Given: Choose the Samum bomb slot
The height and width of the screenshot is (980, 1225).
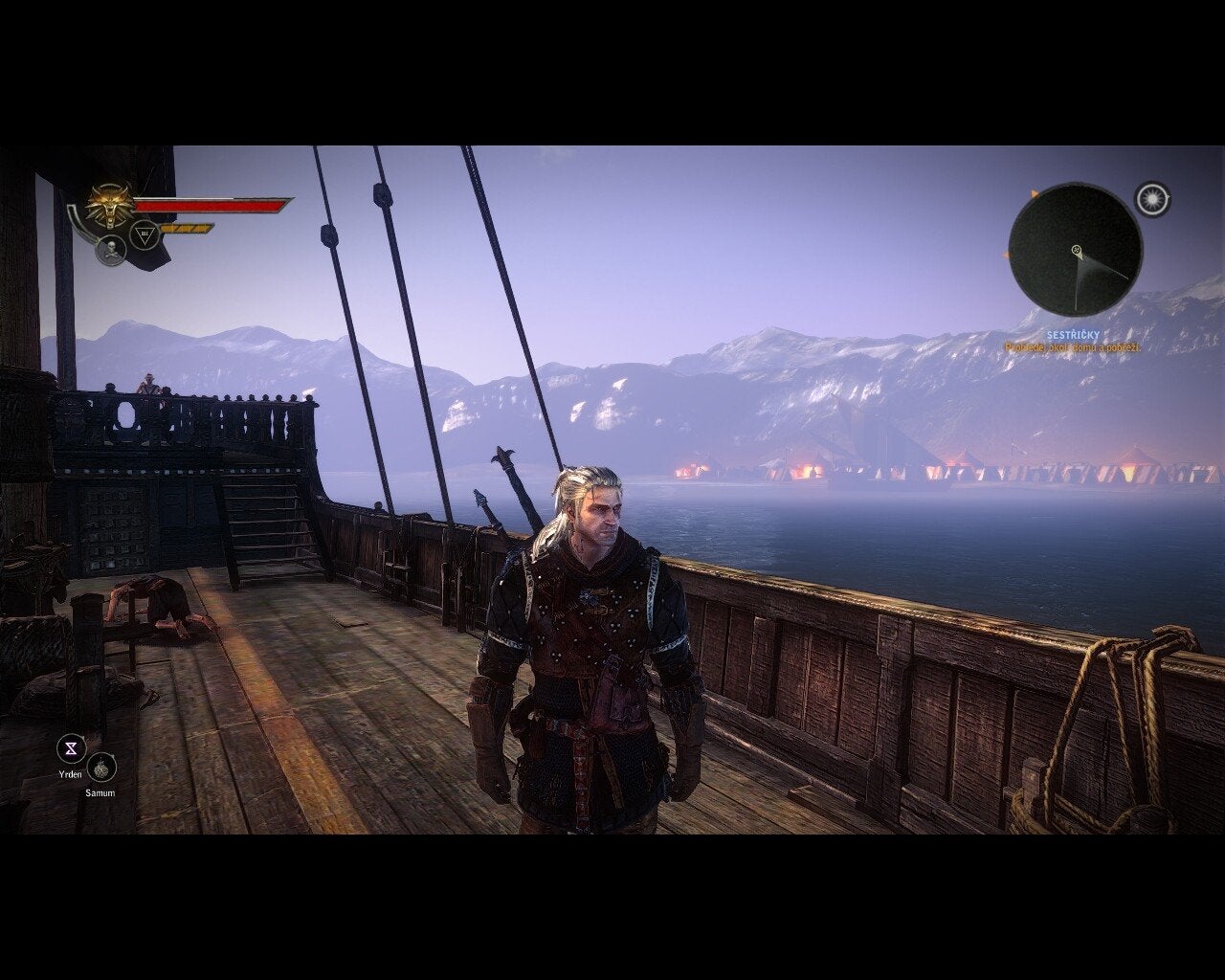Looking at the screenshot, I should click(x=101, y=768).
